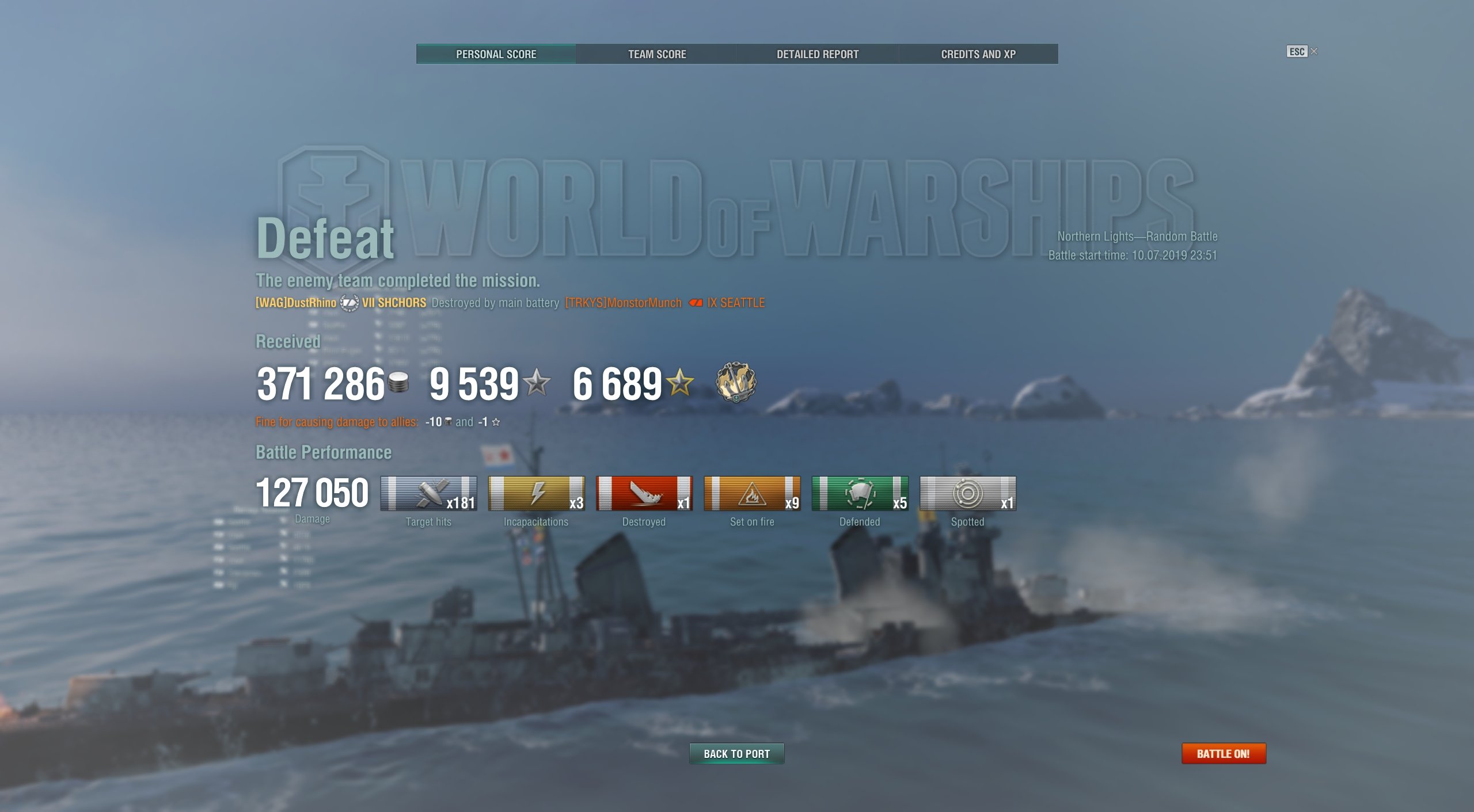Start another match with Battle On!

pyautogui.click(x=1223, y=753)
